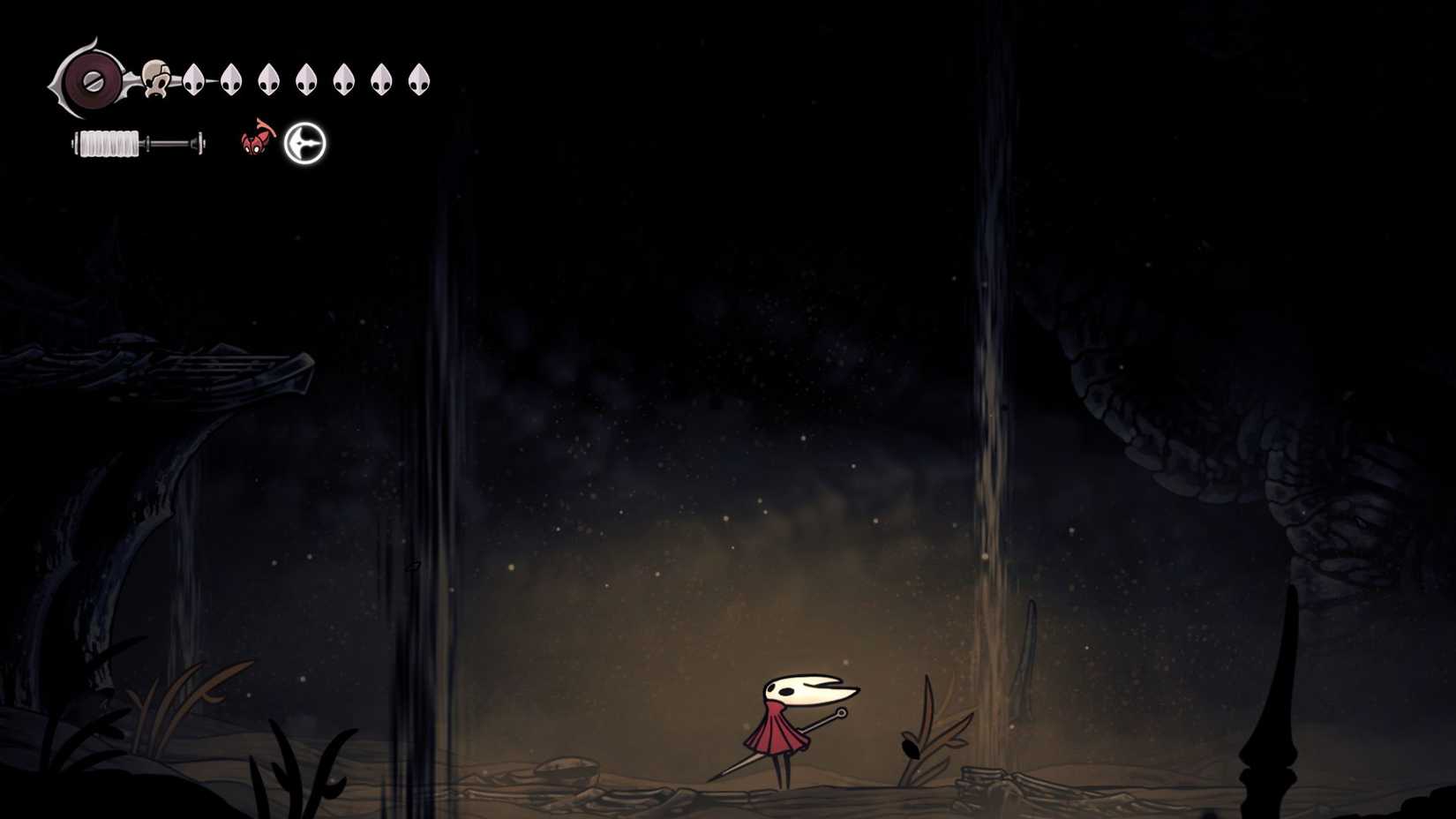Viewport: 1456px width, 819px height.
Task: Click the fifth mask in the health bar
Action: click(x=342, y=78)
